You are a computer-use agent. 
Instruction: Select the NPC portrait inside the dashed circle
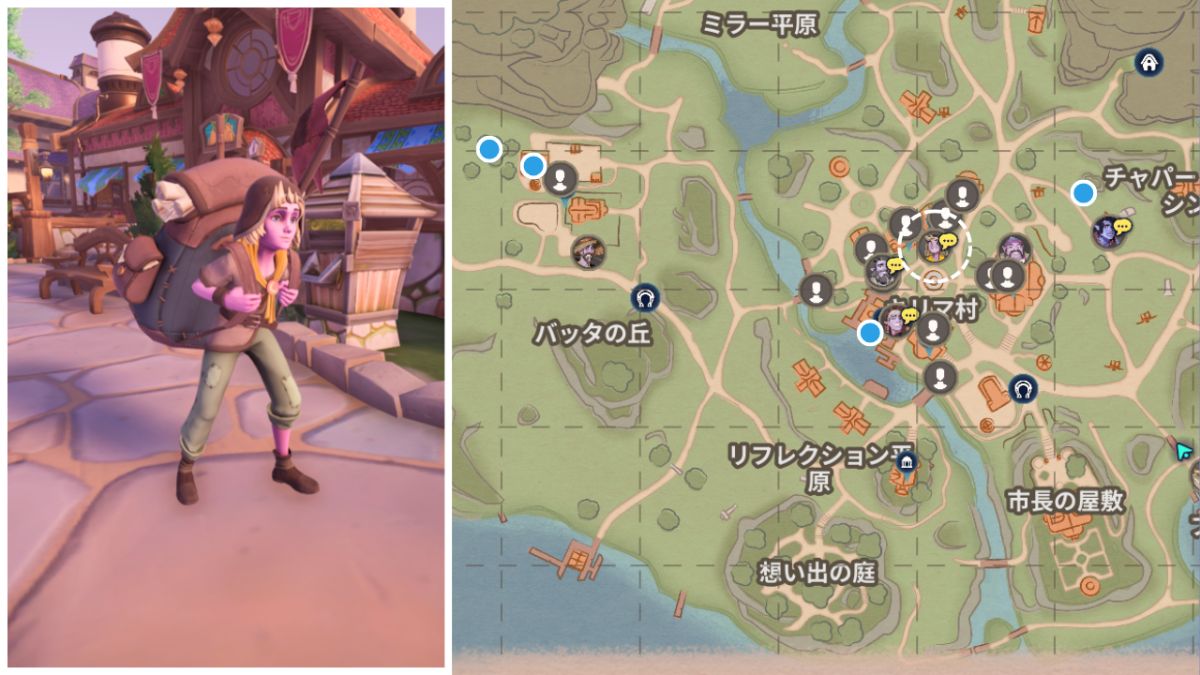click(934, 243)
